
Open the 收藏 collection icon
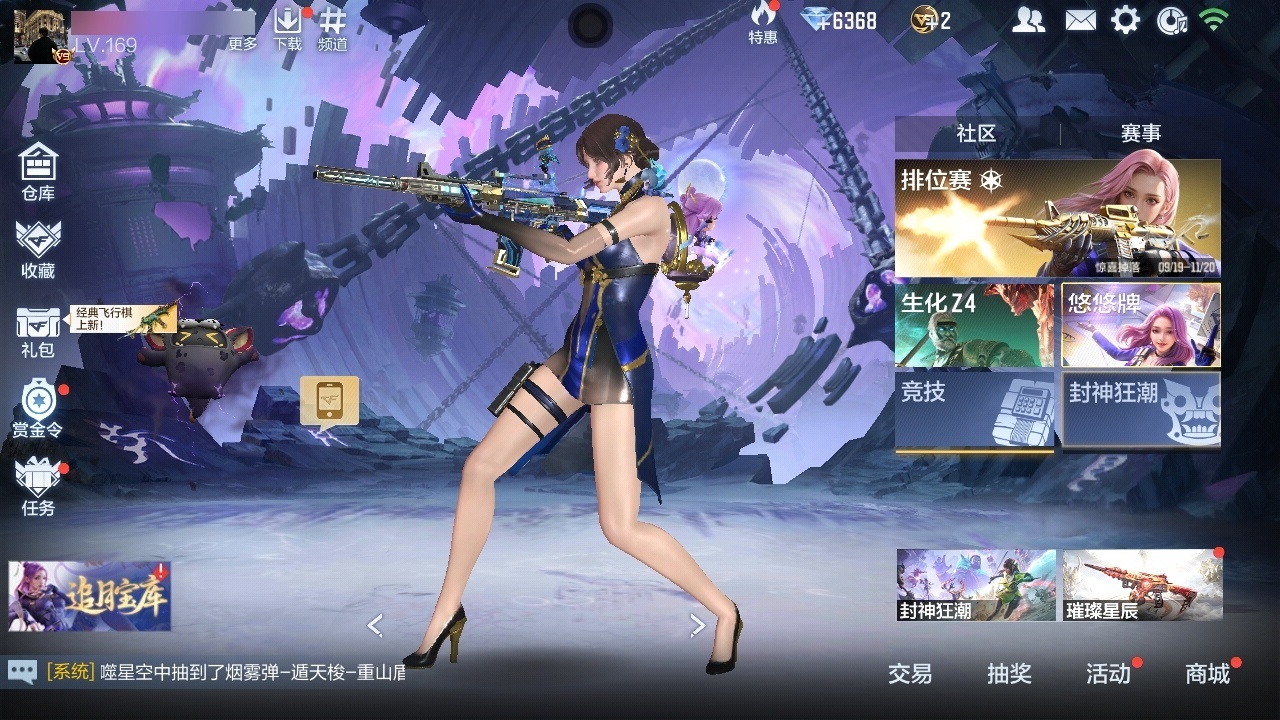tap(38, 249)
